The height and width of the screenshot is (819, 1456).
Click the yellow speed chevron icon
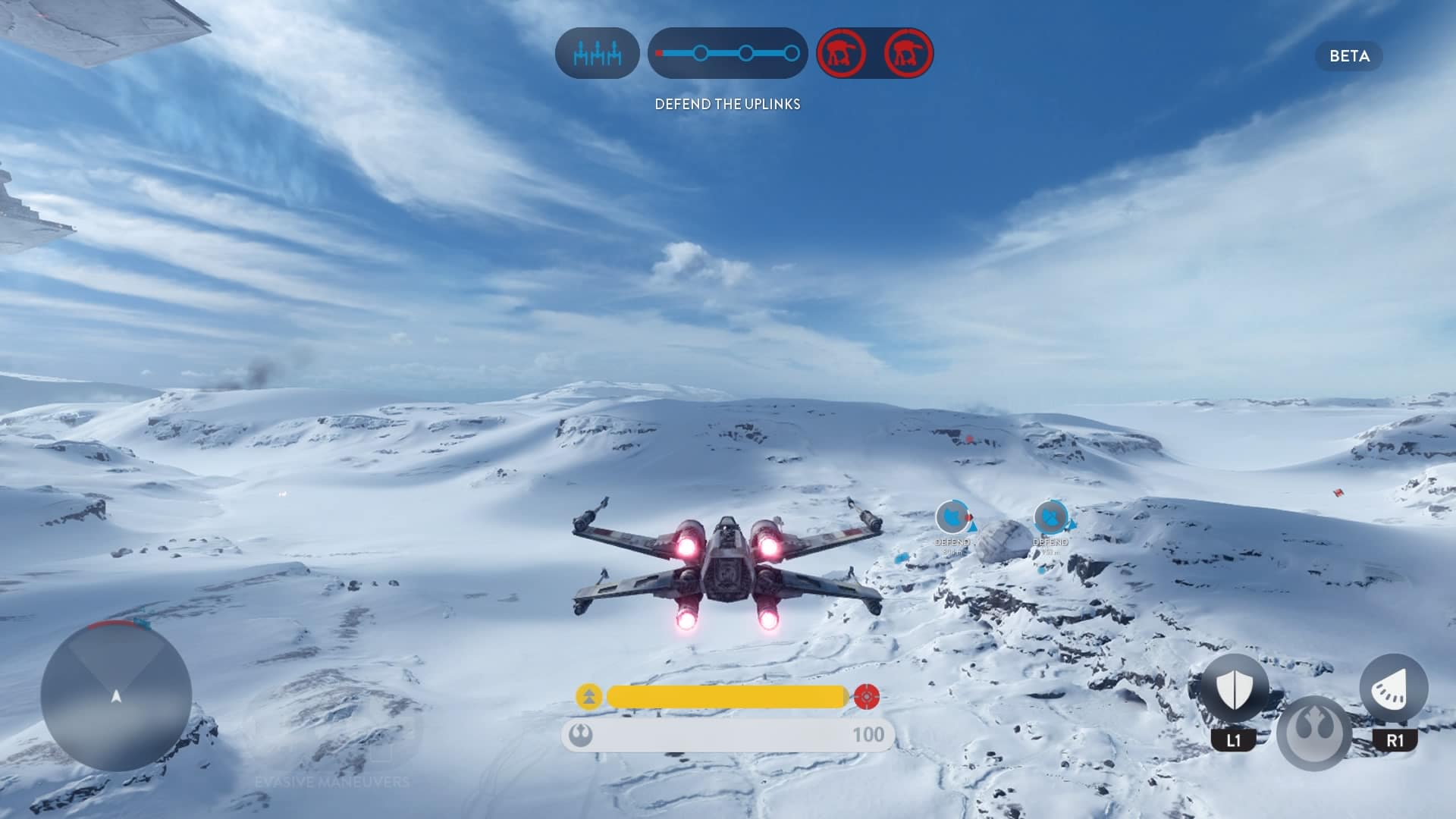pos(589,696)
